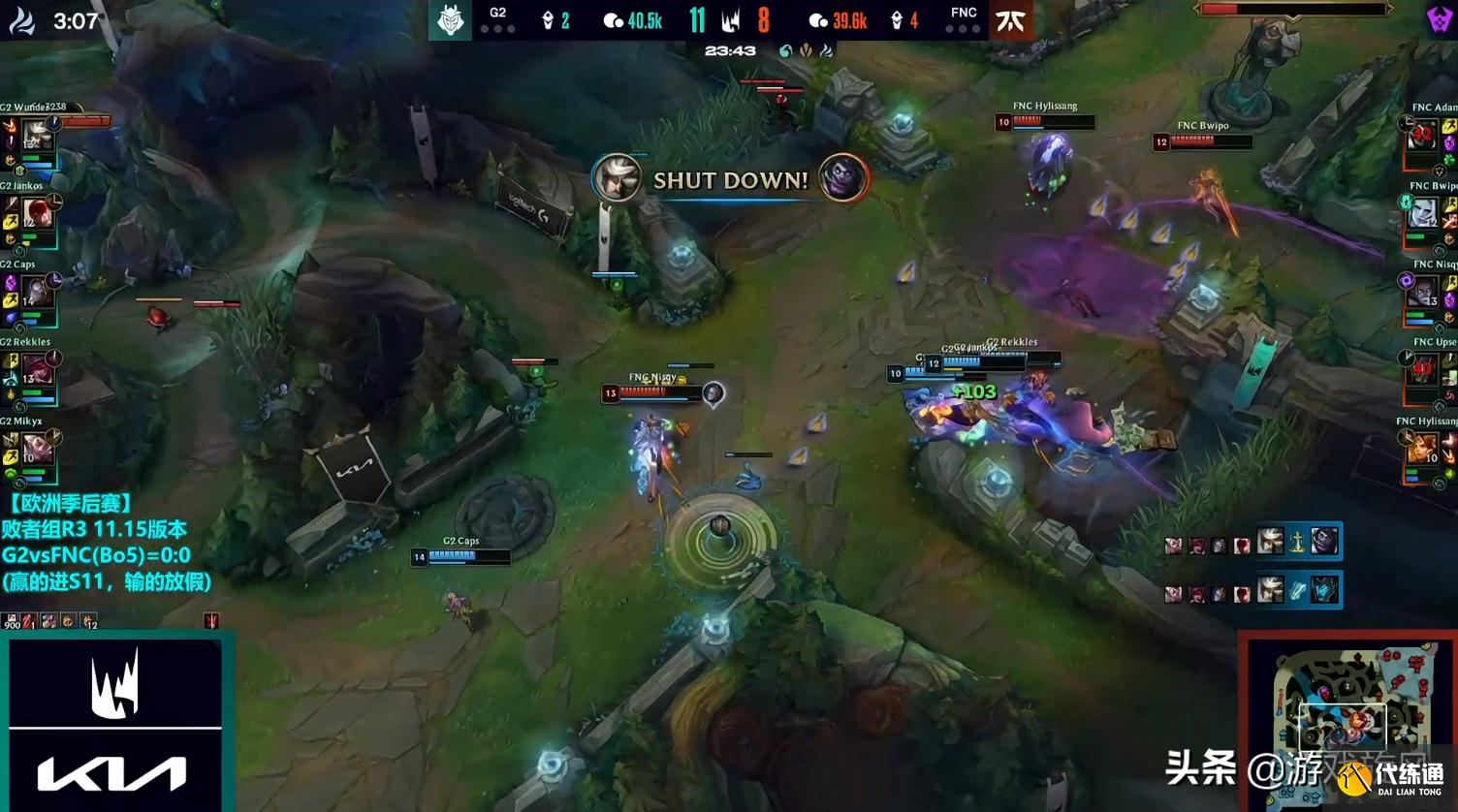Click FNC Nisqy's red health bar mid-screen
1458x812 pixels.
pos(648,391)
